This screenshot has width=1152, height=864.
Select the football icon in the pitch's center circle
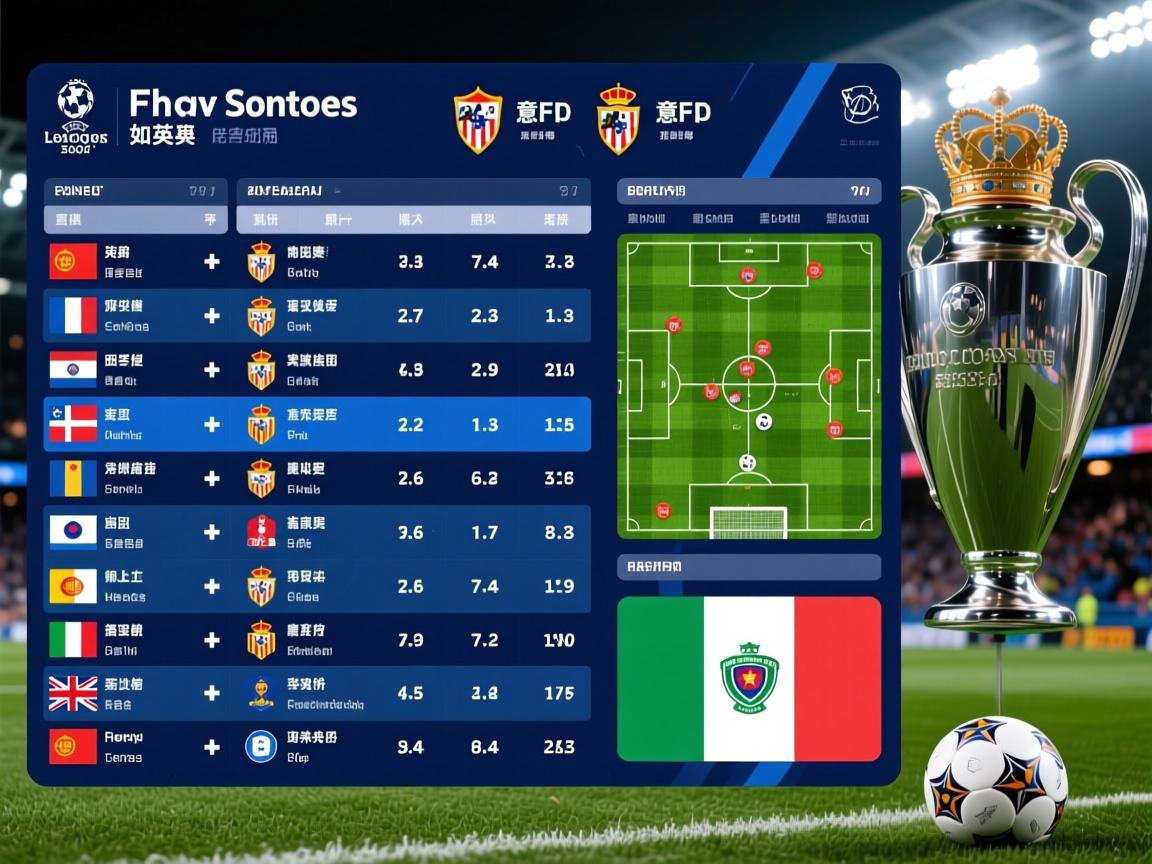[x=764, y=421]
